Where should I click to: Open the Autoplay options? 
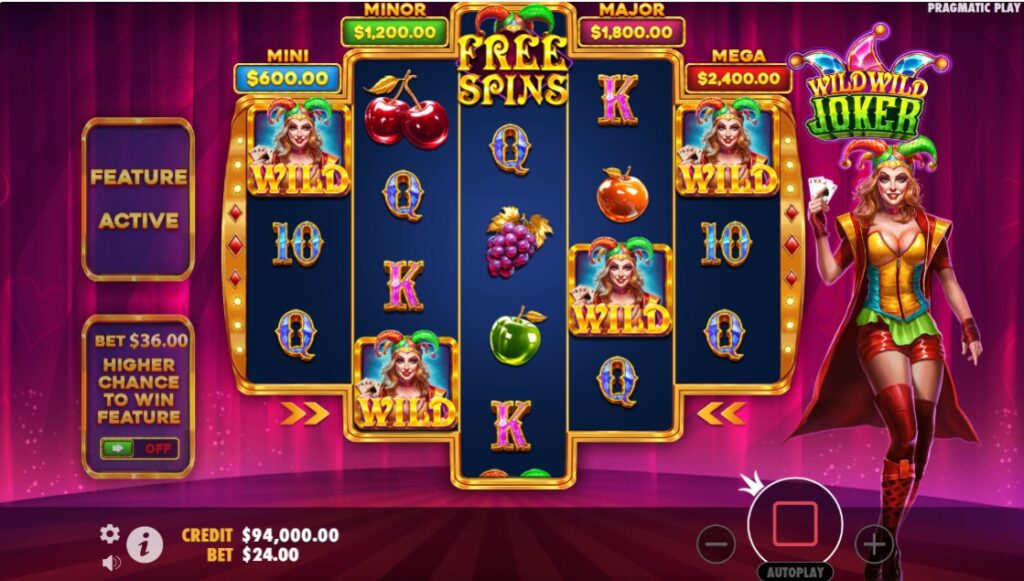click(795, 572)
